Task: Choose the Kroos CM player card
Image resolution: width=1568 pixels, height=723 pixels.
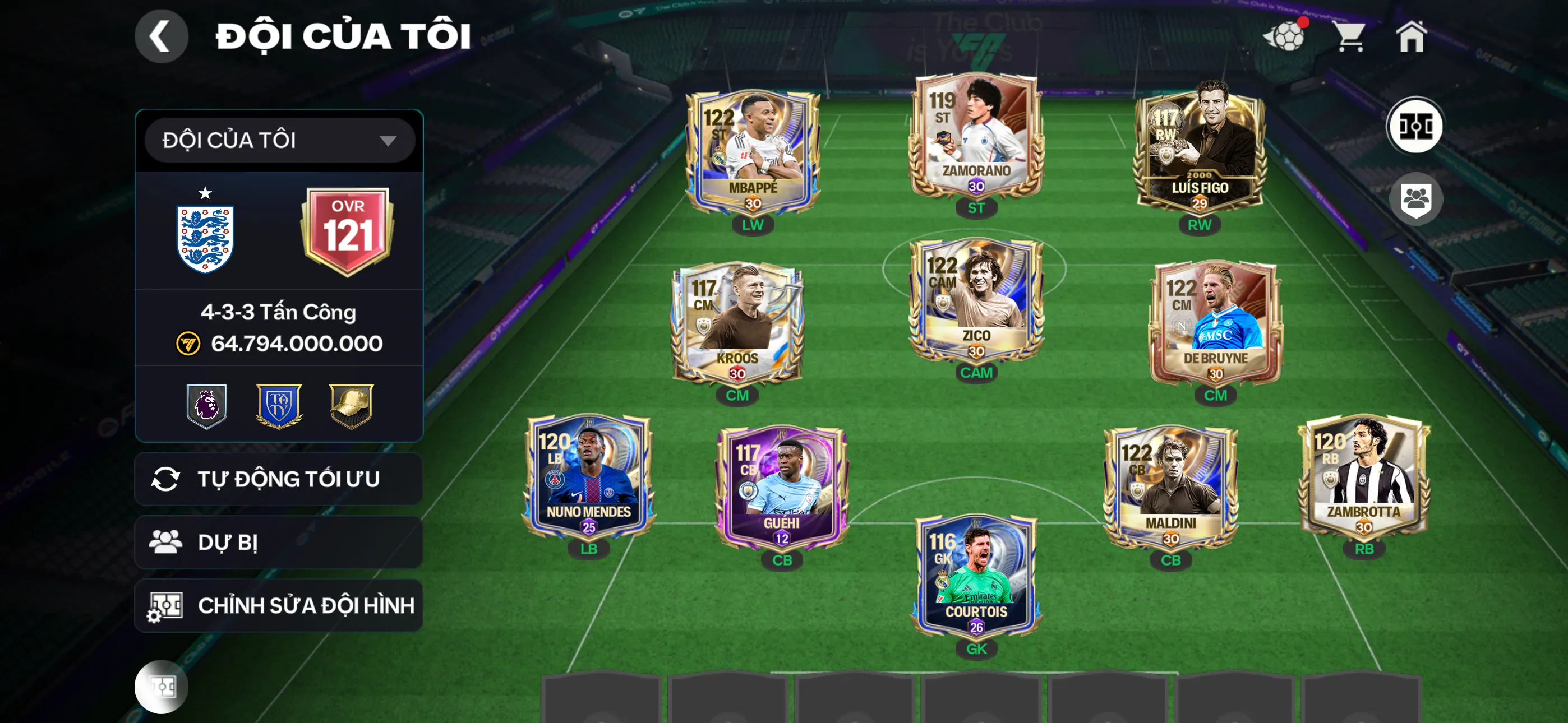Action: click(x=737, y=324)
